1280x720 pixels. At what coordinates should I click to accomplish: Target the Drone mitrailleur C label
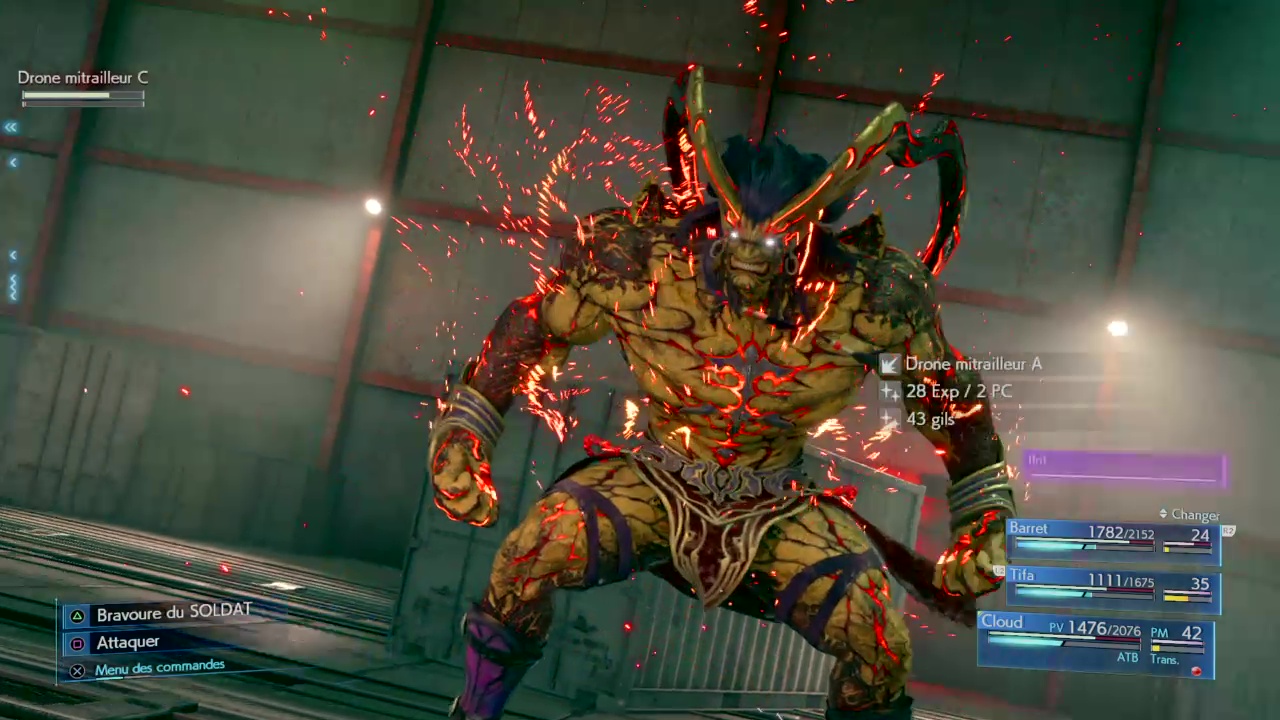(x=83, y=78)
